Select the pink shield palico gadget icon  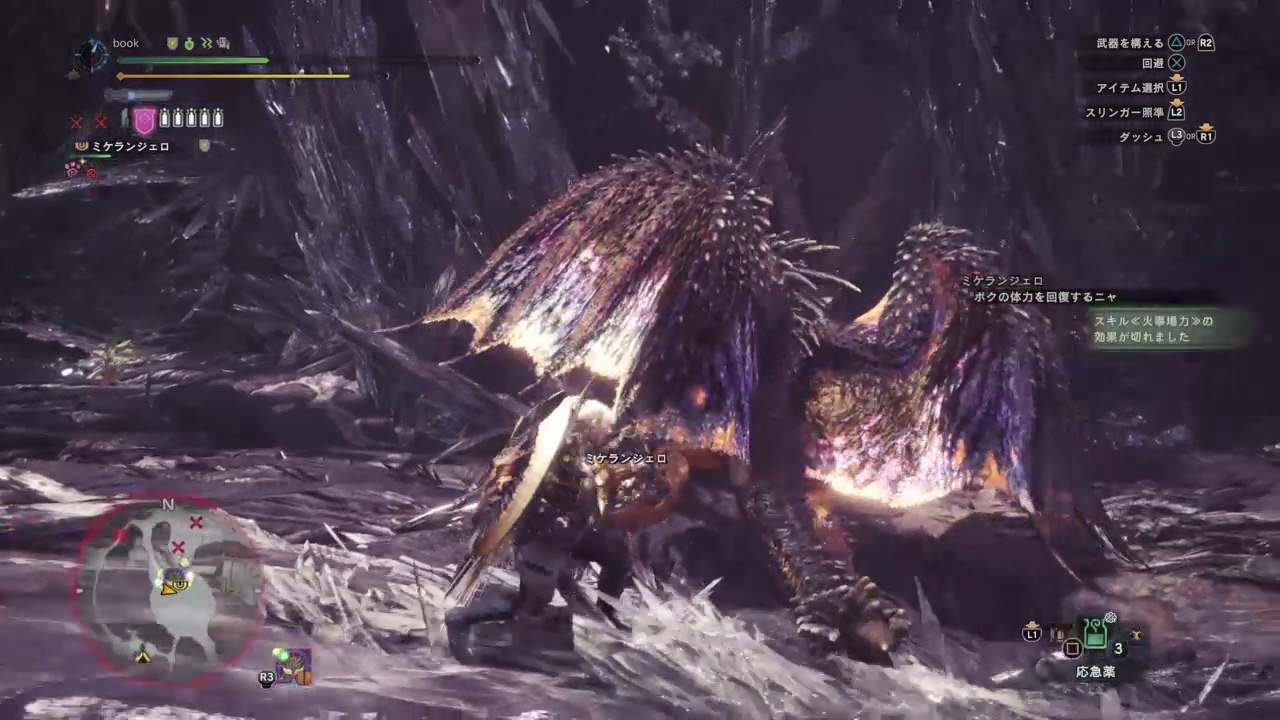tap(144, 119)
